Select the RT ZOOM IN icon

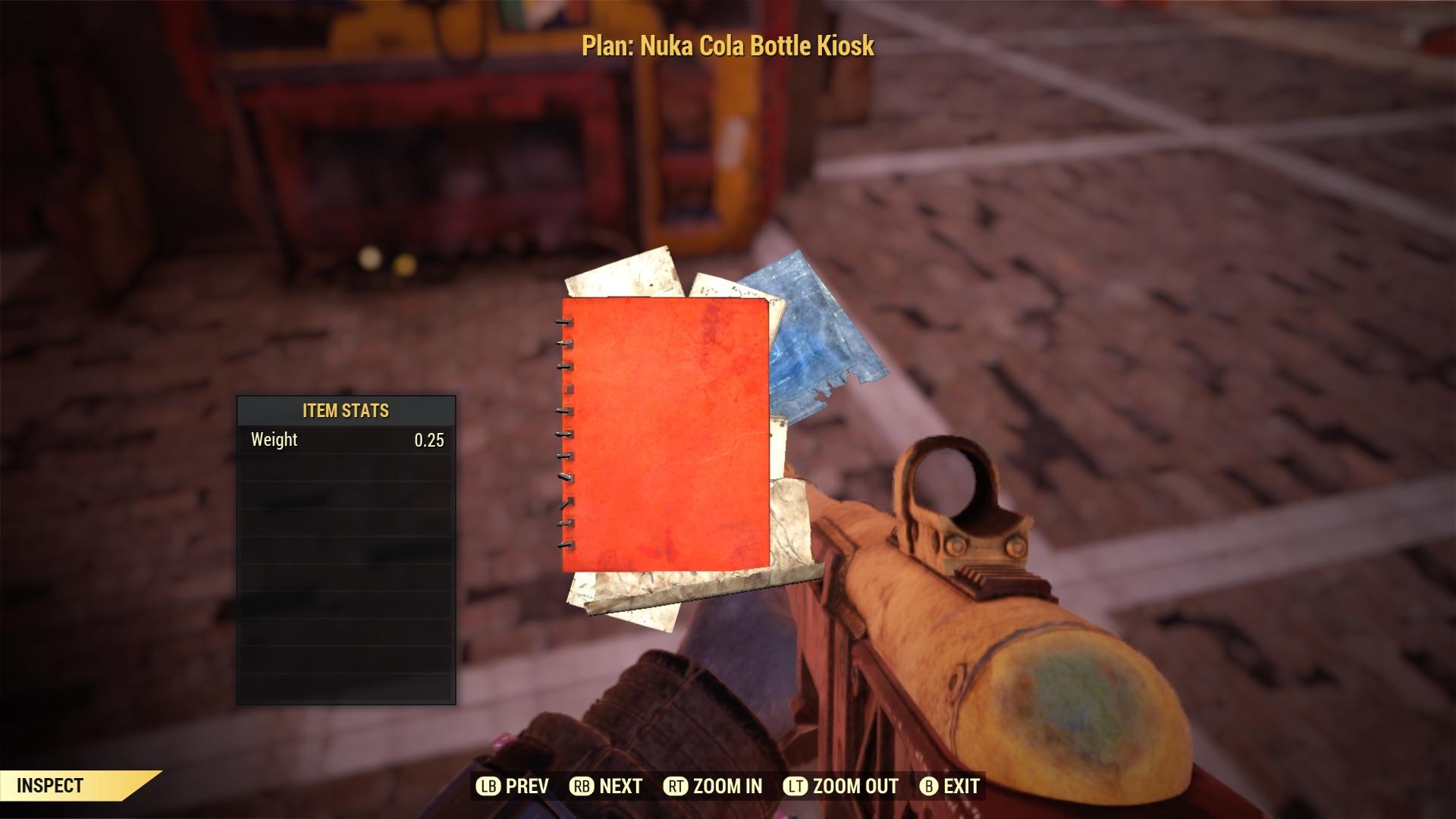677,786
